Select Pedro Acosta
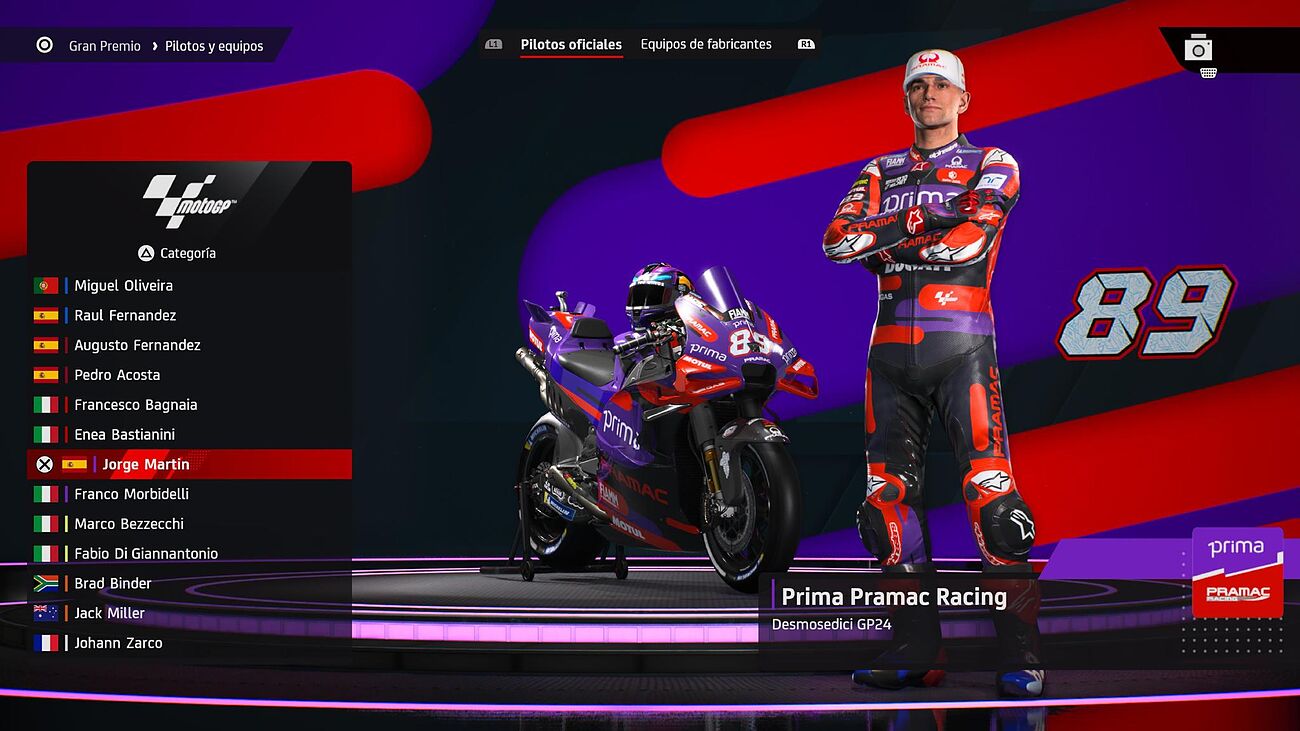This screenshot has height=731, width=1300. click(x=117, y=376)
